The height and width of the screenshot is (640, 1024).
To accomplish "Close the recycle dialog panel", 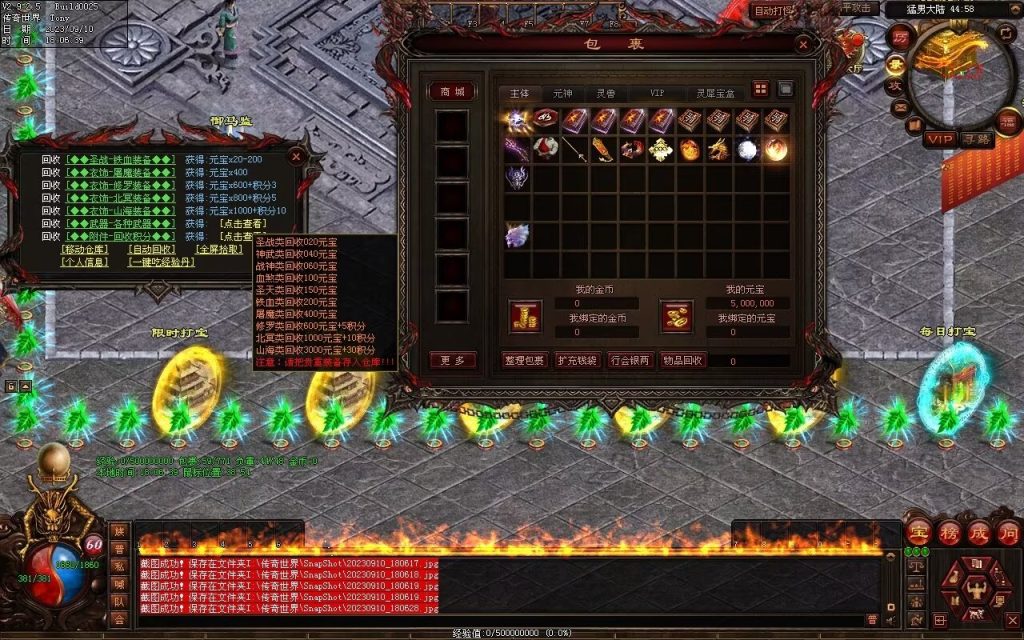I will pos(295,156).
